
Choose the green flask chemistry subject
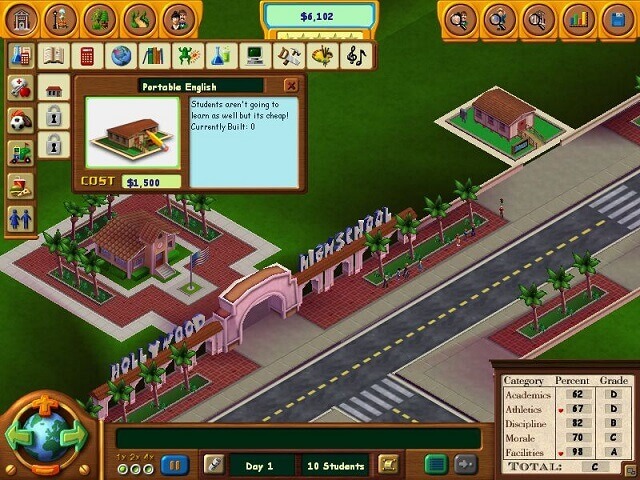click(221, 56)
